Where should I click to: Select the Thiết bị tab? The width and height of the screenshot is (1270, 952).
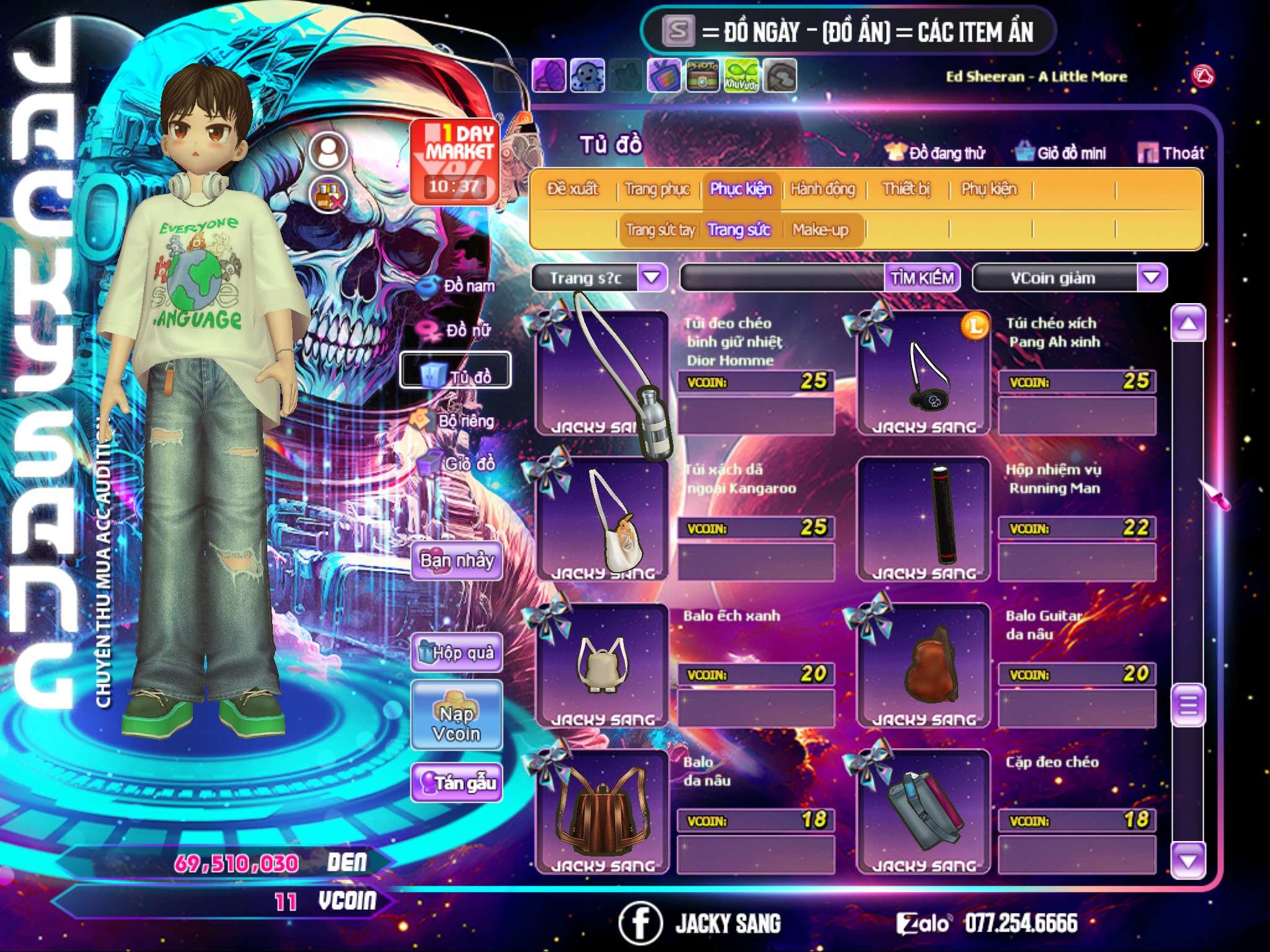(906, 189)
